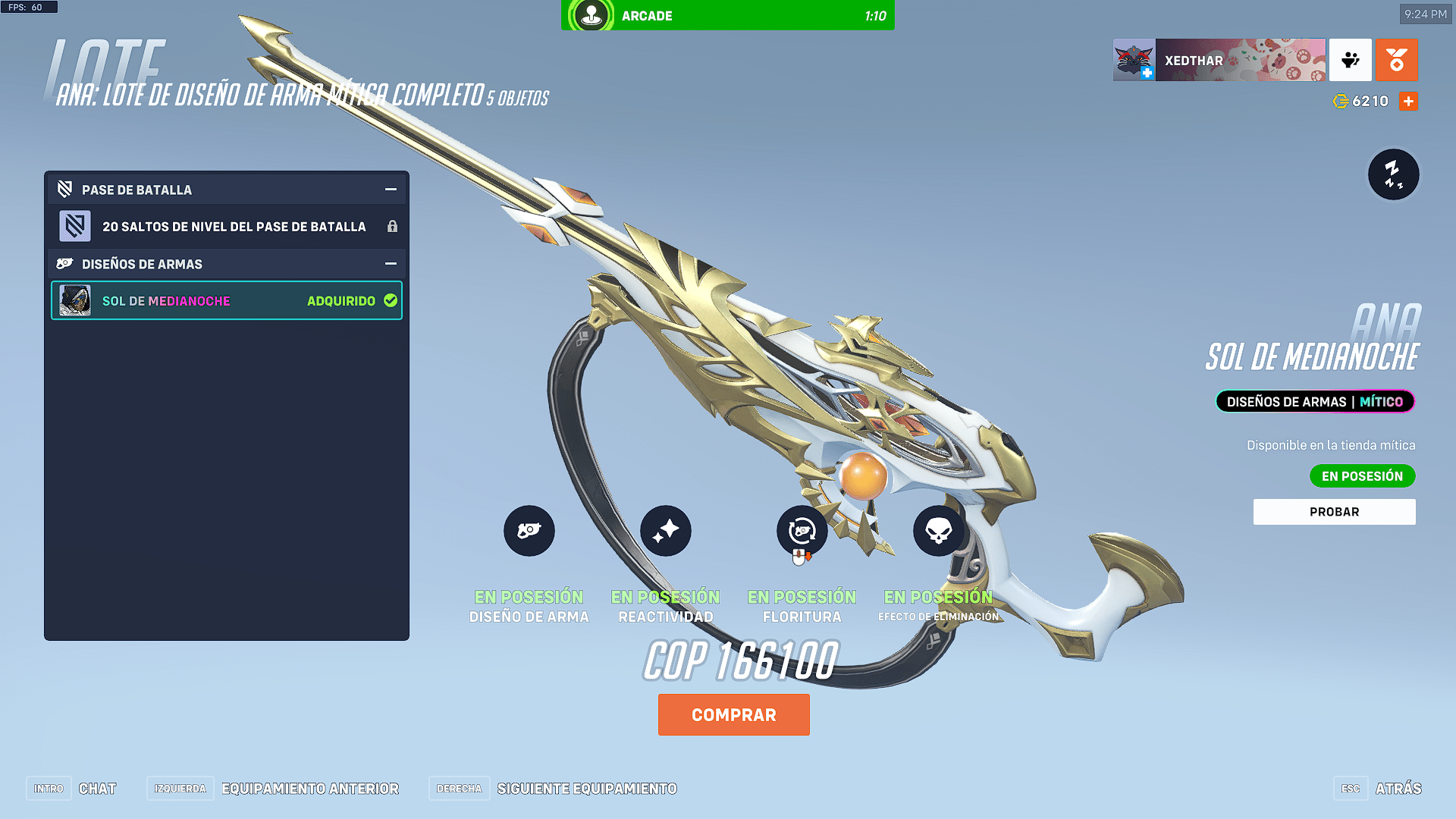Preview the Reactividad sparkle icon

pos(665,531)
